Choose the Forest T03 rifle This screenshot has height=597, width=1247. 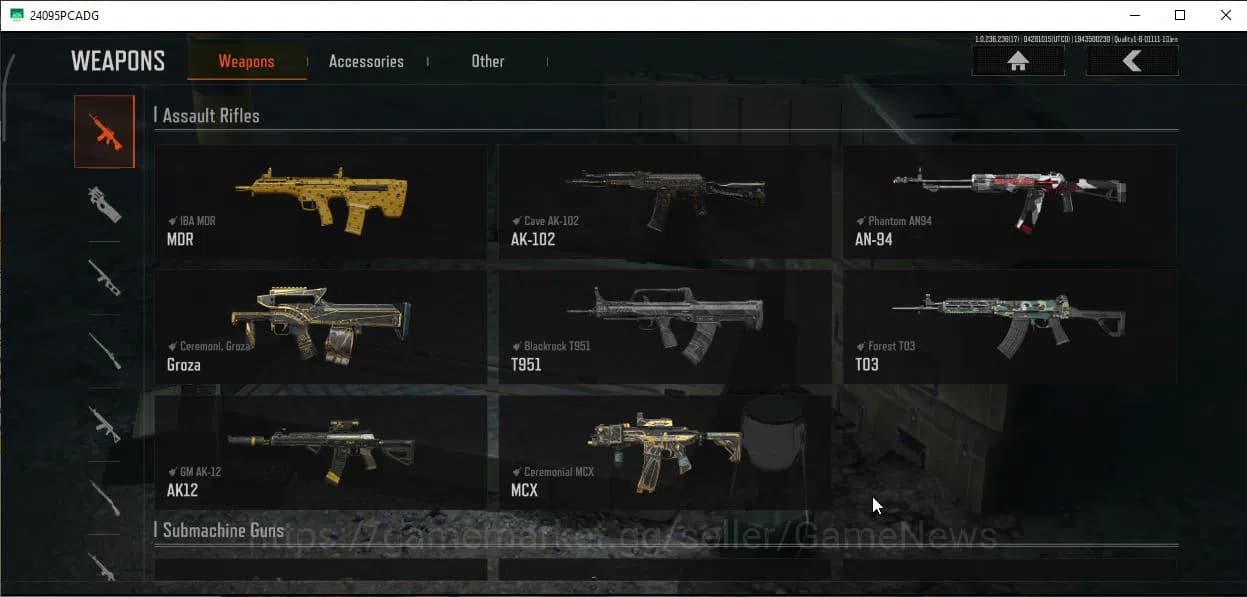coord(1009,327)
